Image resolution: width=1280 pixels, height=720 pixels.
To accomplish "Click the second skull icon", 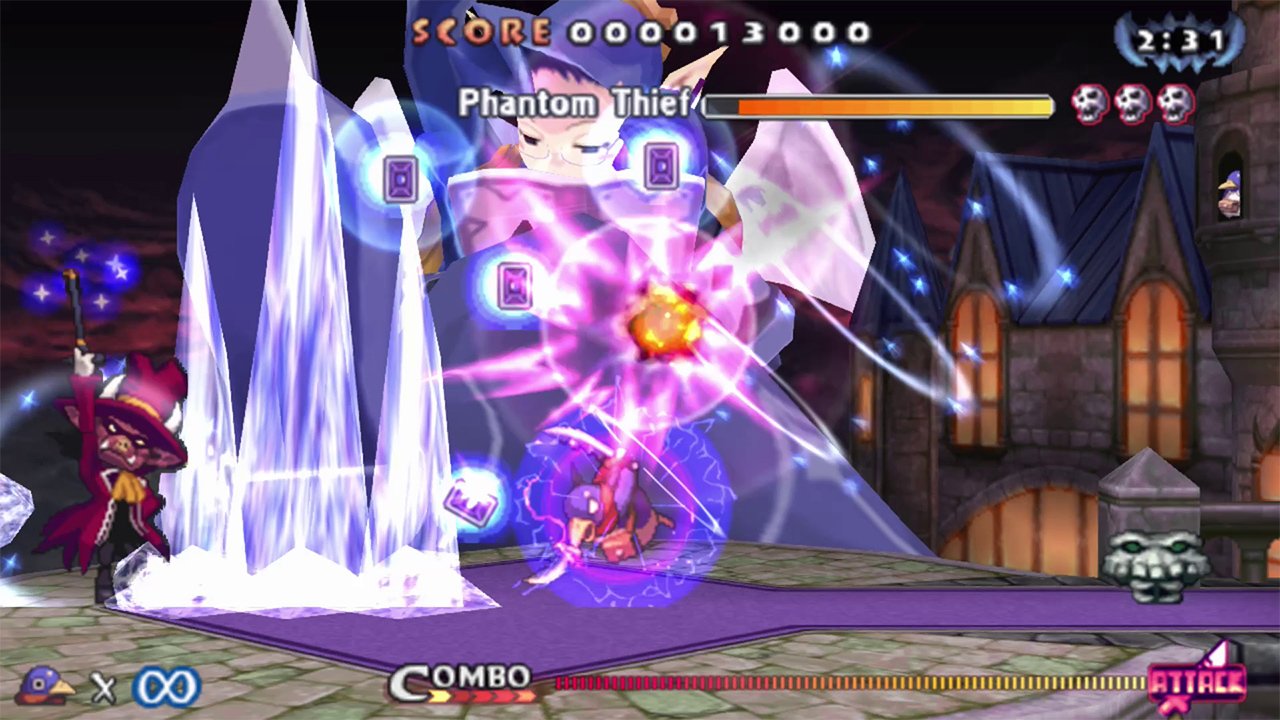I will 1131,102.
